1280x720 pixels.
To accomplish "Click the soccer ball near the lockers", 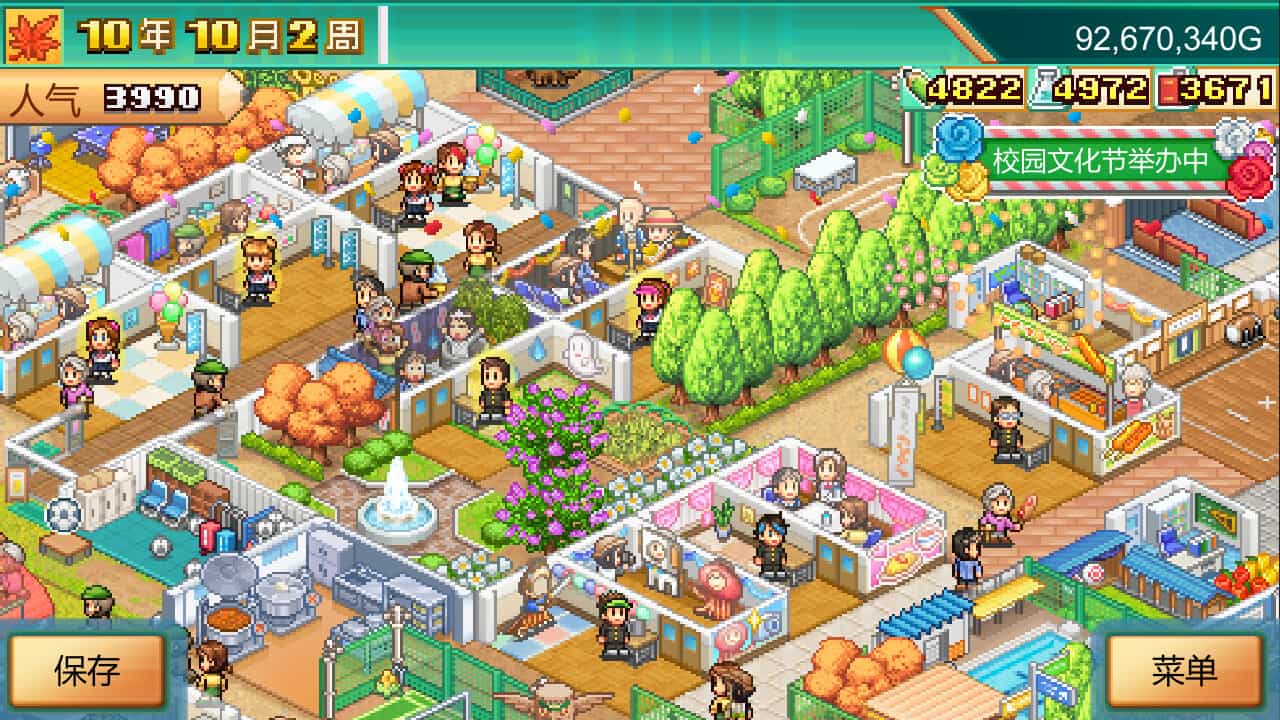I will pos(64,516).
